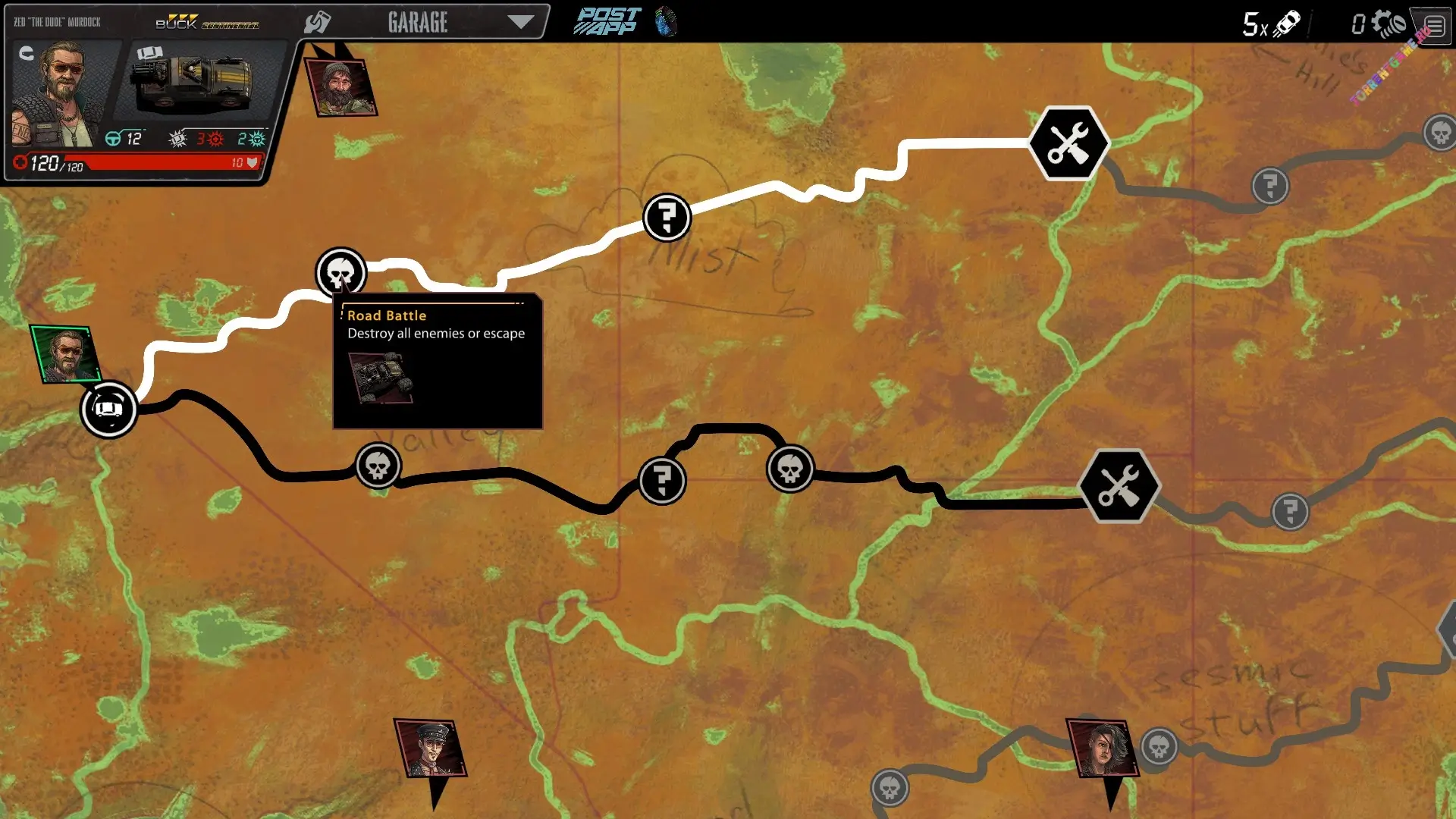Pick the repair hexagon ending the white route
1456x819 pixels.
(x=1068, y=143)
